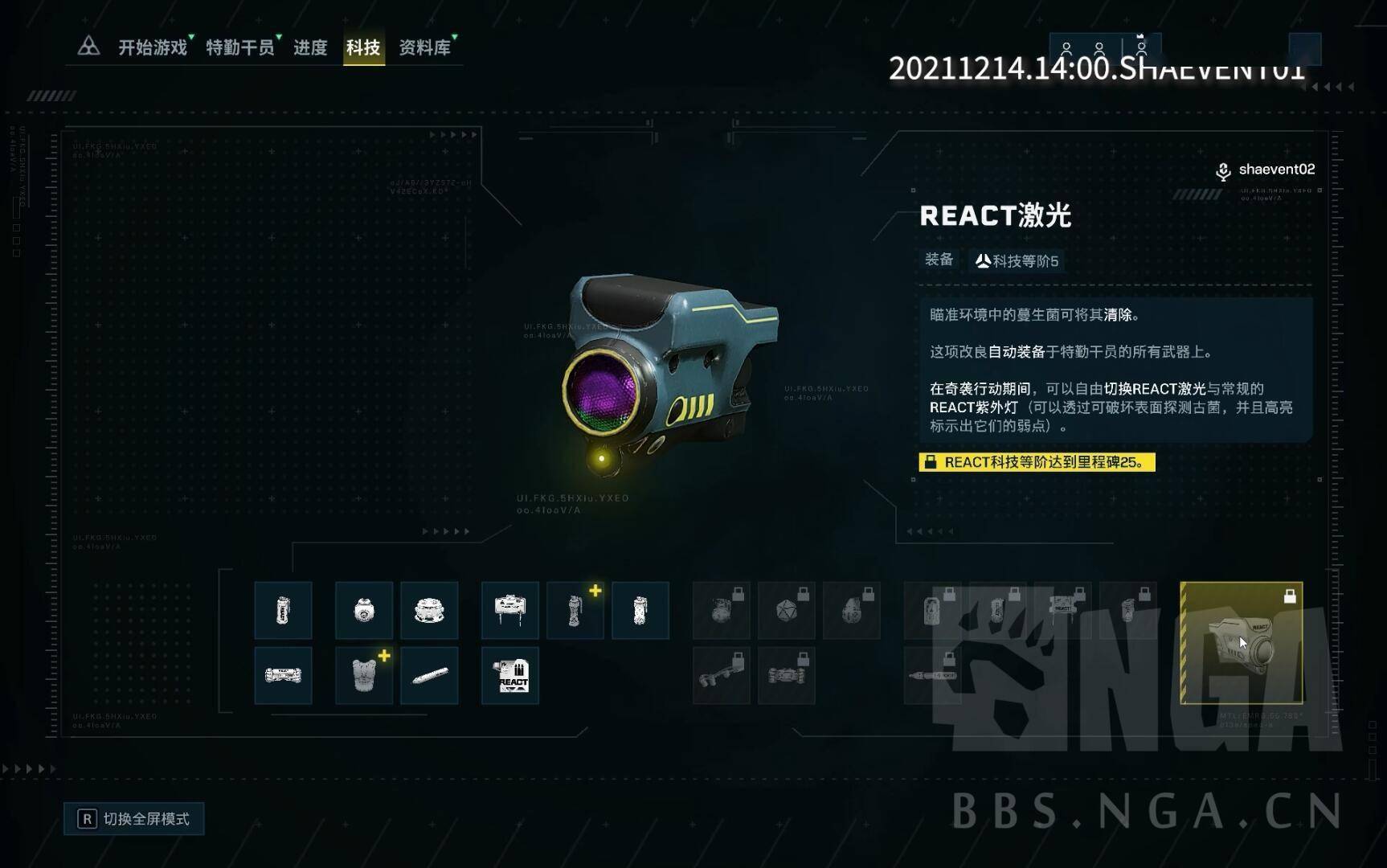This screenshot has width=1387, height=868.
Task: Select the REACT ammo box tech slot
Action: [510, 676]
